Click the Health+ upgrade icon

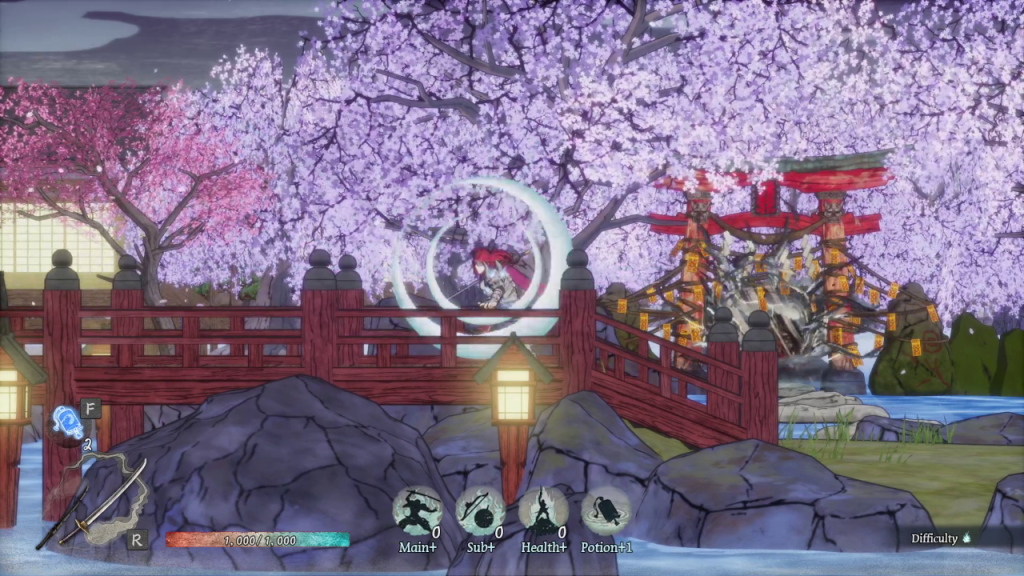click(543, 511)
